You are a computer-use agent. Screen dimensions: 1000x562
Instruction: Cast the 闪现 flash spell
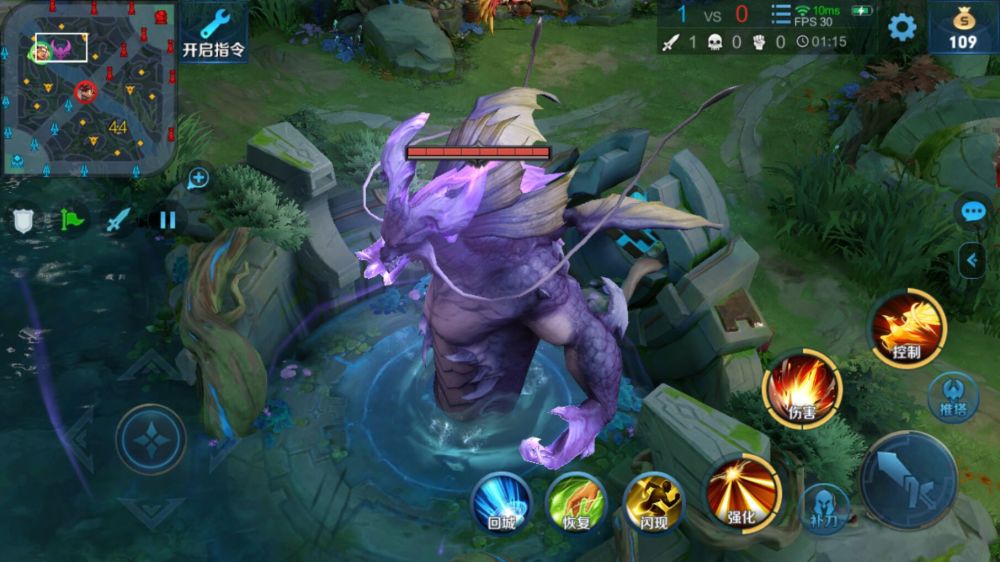click(653, 500)
